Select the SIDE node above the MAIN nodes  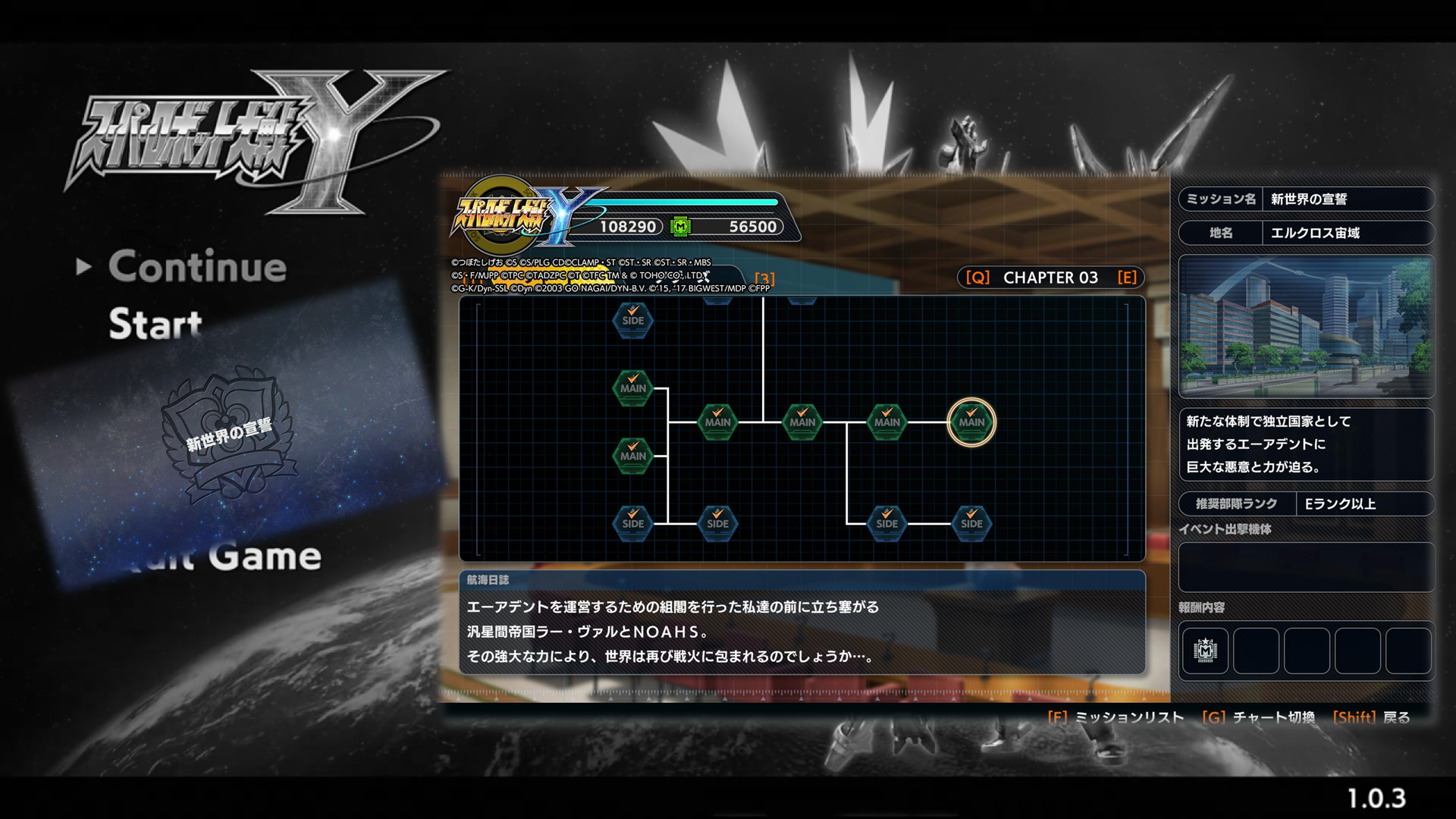(632, 320)
